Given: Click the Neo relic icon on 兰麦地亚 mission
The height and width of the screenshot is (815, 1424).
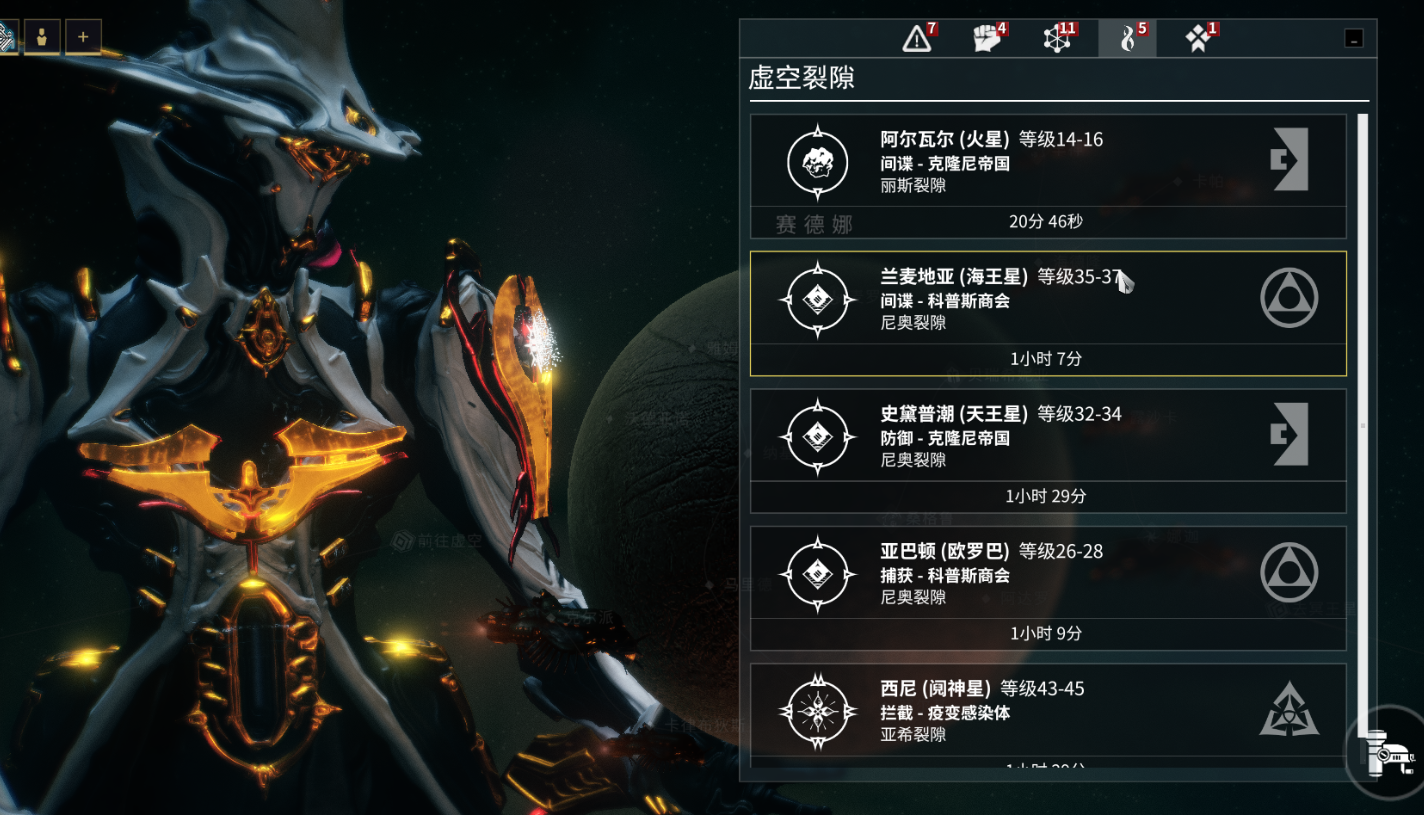Looking at the screenshot, I should [817, 298].
